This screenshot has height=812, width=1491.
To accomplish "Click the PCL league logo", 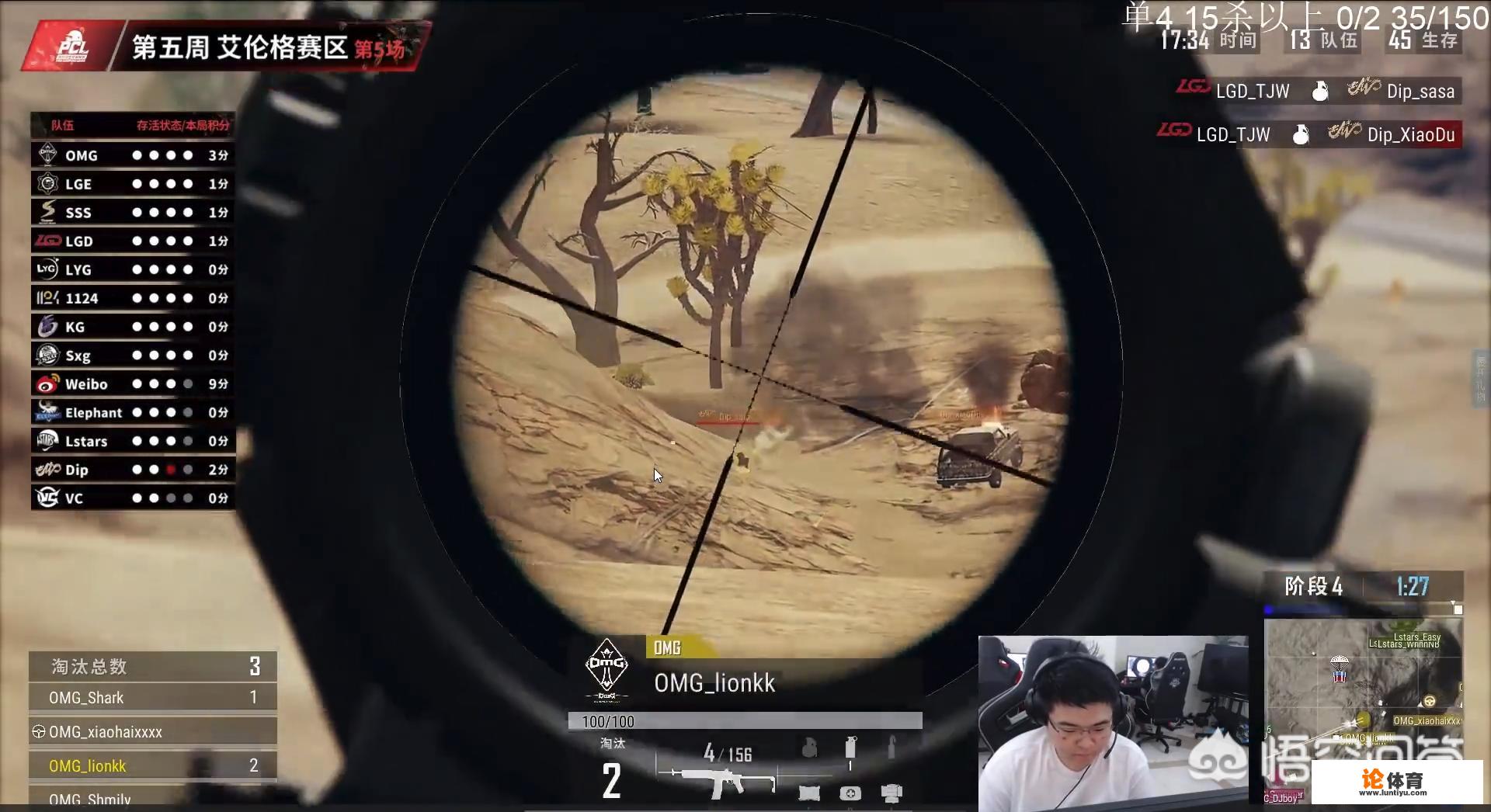I will pos(73,48).
